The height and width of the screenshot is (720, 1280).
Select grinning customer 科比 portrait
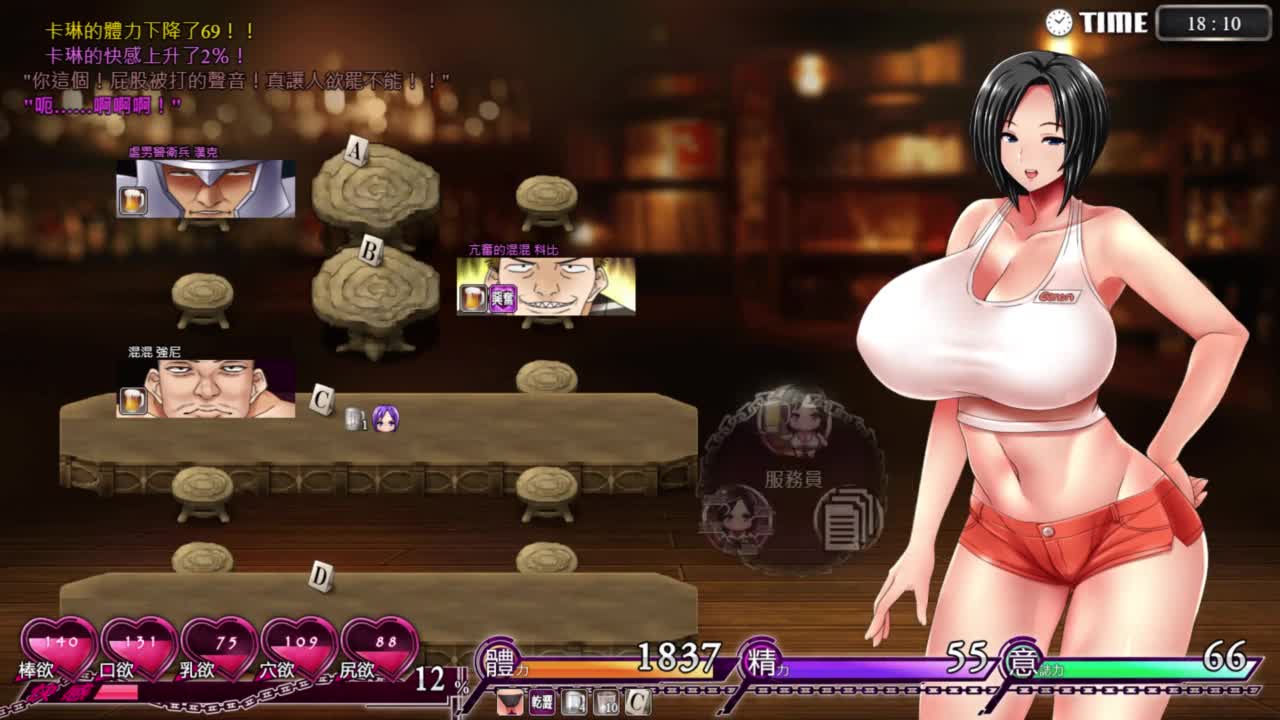click(x=546, y=286)
